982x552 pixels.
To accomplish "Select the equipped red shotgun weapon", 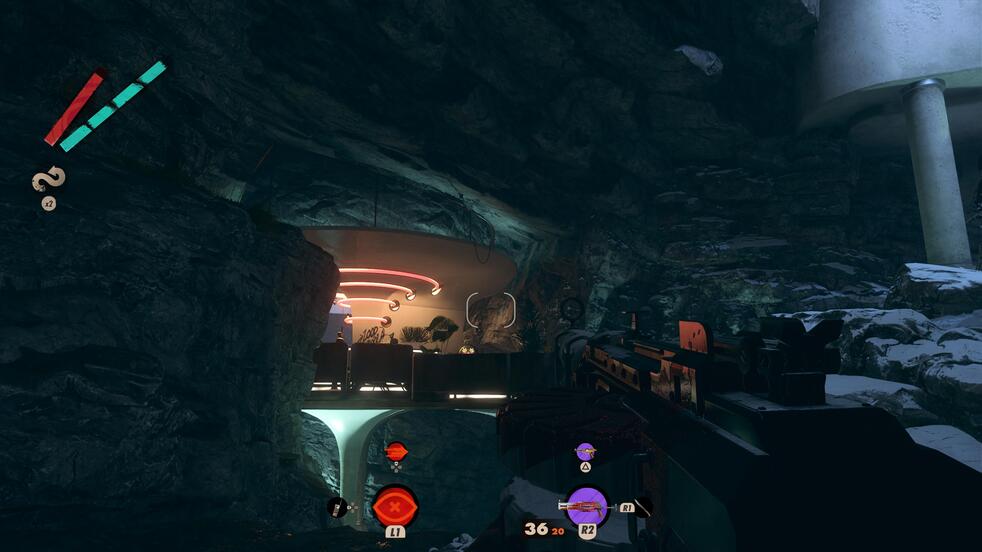I will click(586, 506).
